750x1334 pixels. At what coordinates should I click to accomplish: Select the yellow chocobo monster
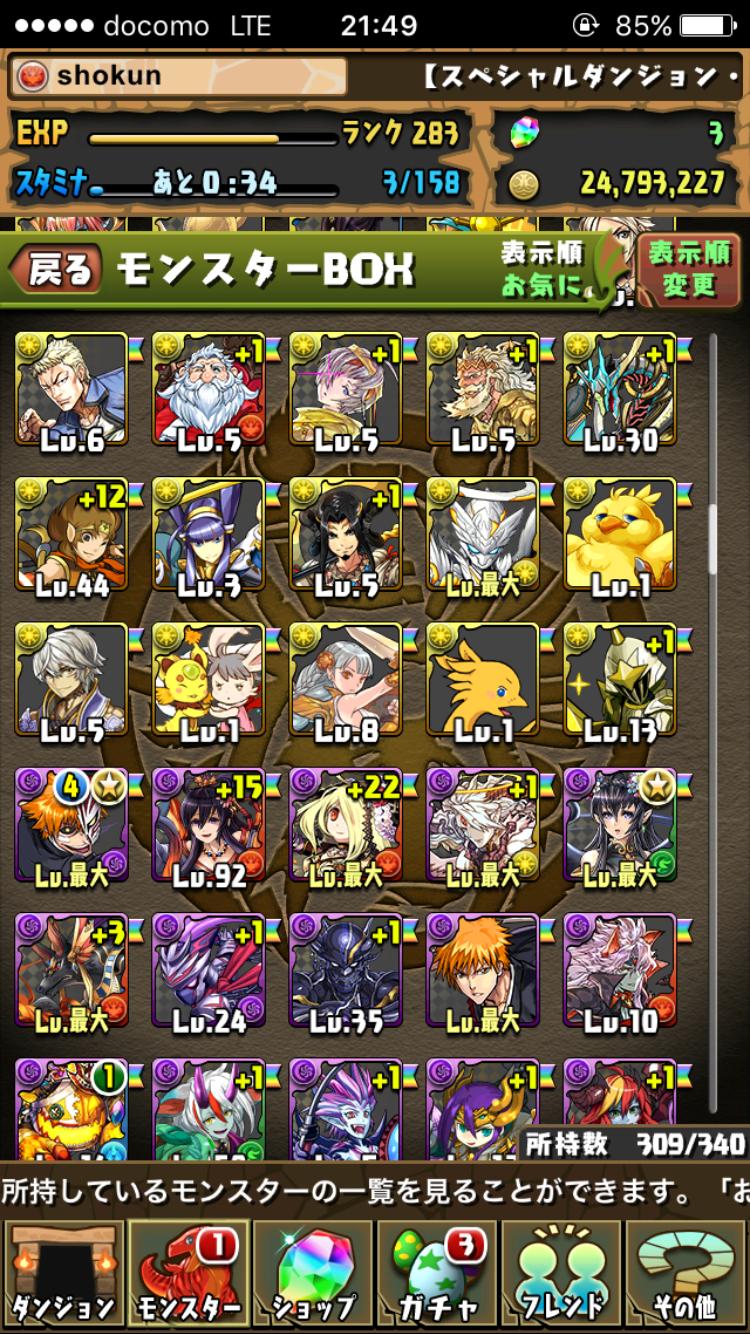coord(621,536)
